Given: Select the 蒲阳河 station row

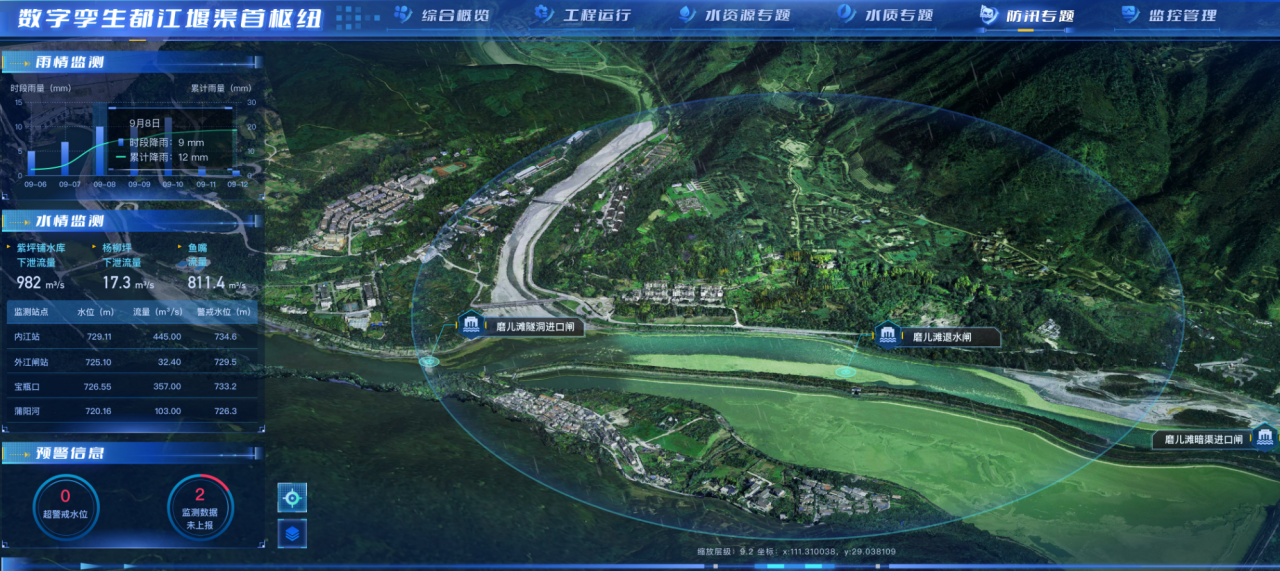Looking at the screenshot, I should coord(132,411).
